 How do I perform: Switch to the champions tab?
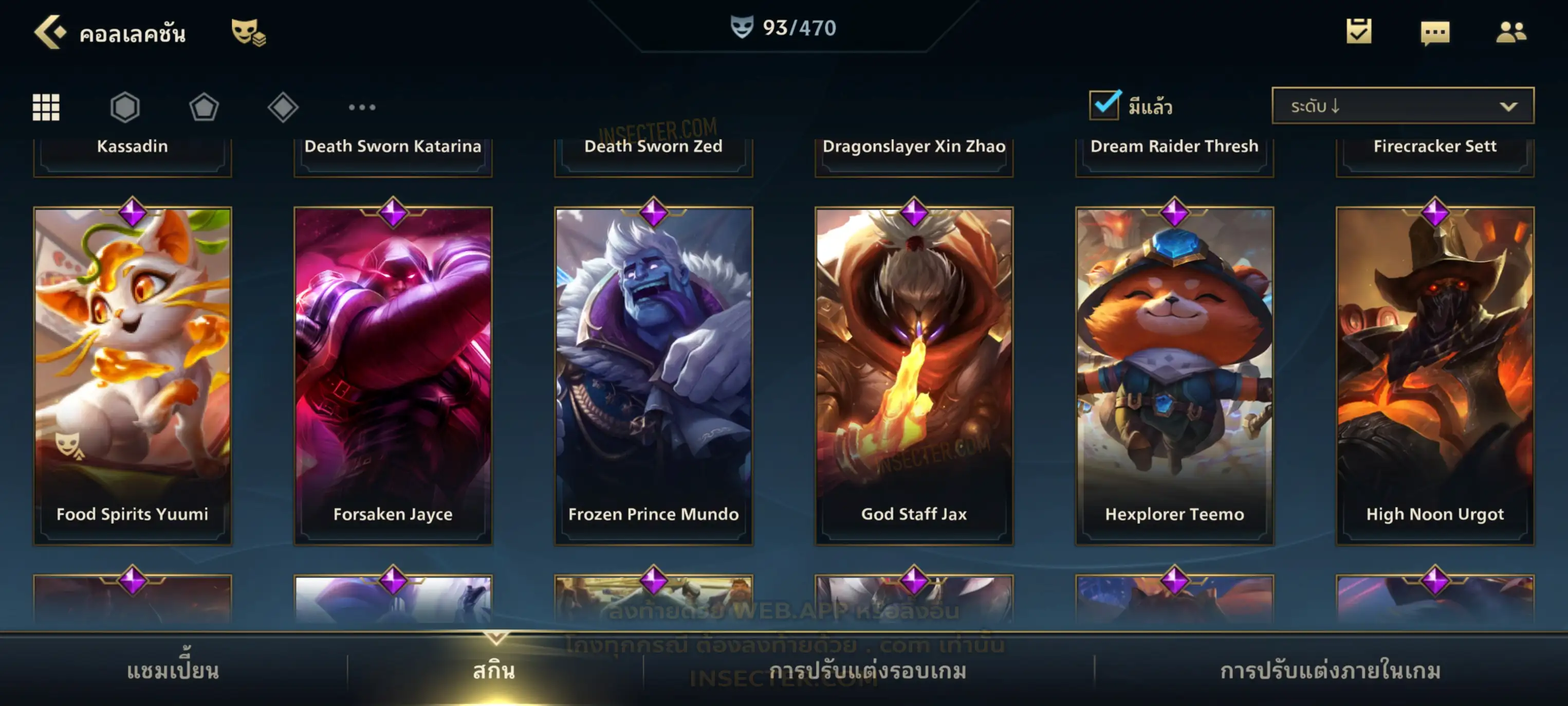pyautogui.click(x=173, y=671)
